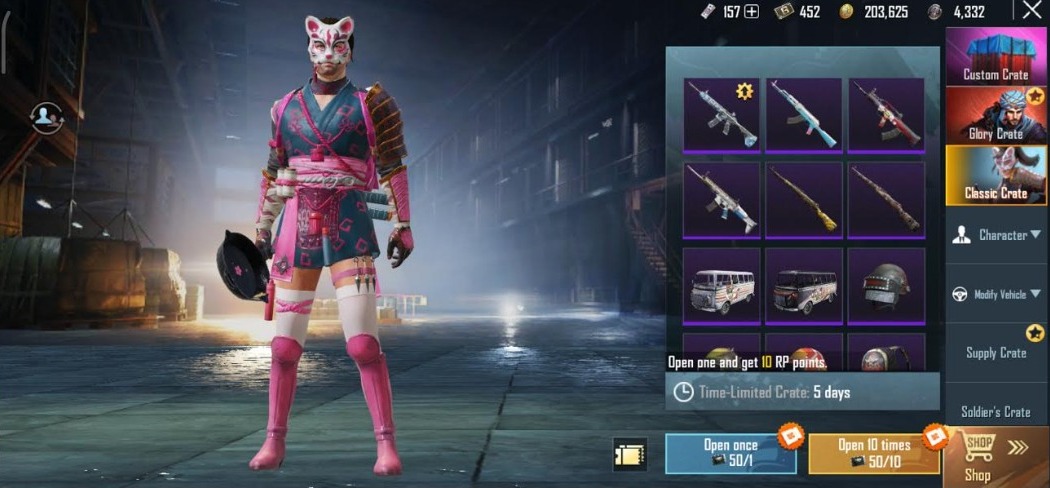Switch to the Custom Crate tab
This screenshot has width=1050, height=488.
click(995, 57)
